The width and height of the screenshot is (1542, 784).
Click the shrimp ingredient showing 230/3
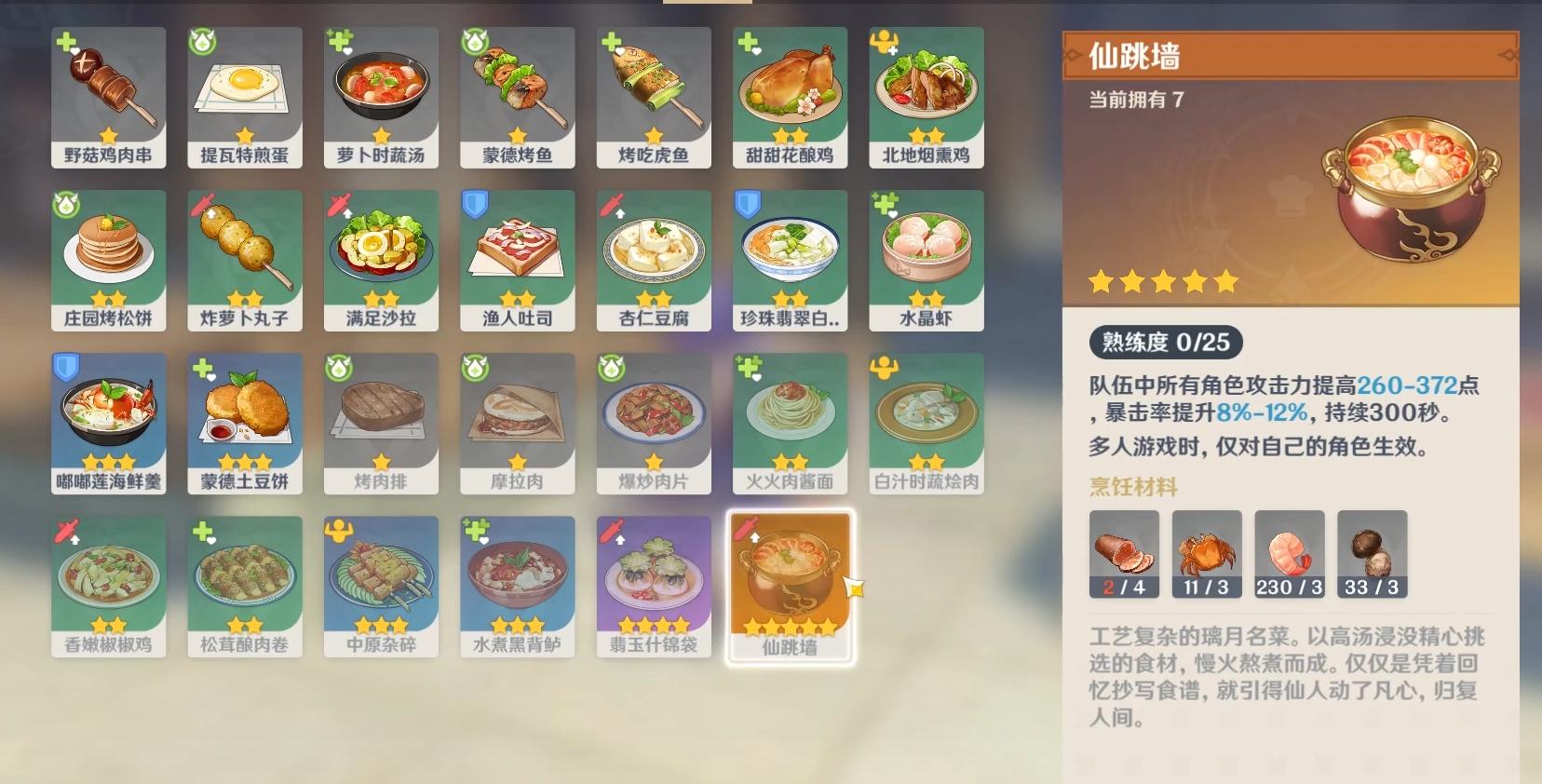(x=1289, y=554)
